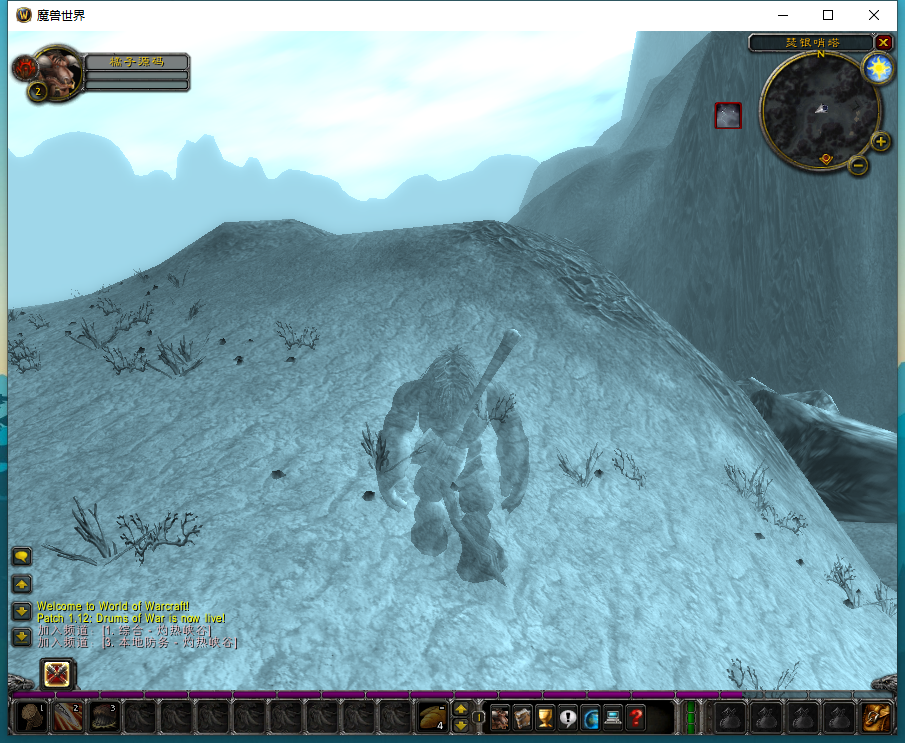905x743 pixels.
Task: Click the player portrait in the unit frame
Action: (58, 70)
